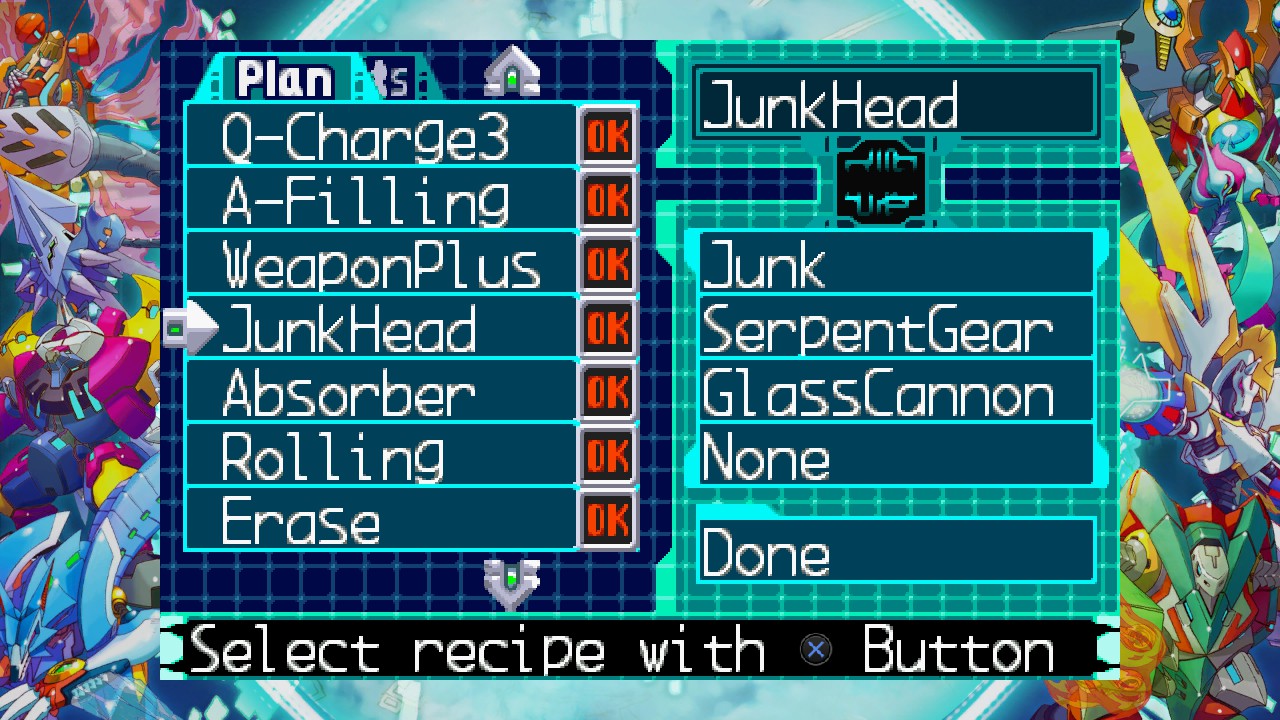
Task: Select the None ingredient slot
Action: click(x=895, y=456)
